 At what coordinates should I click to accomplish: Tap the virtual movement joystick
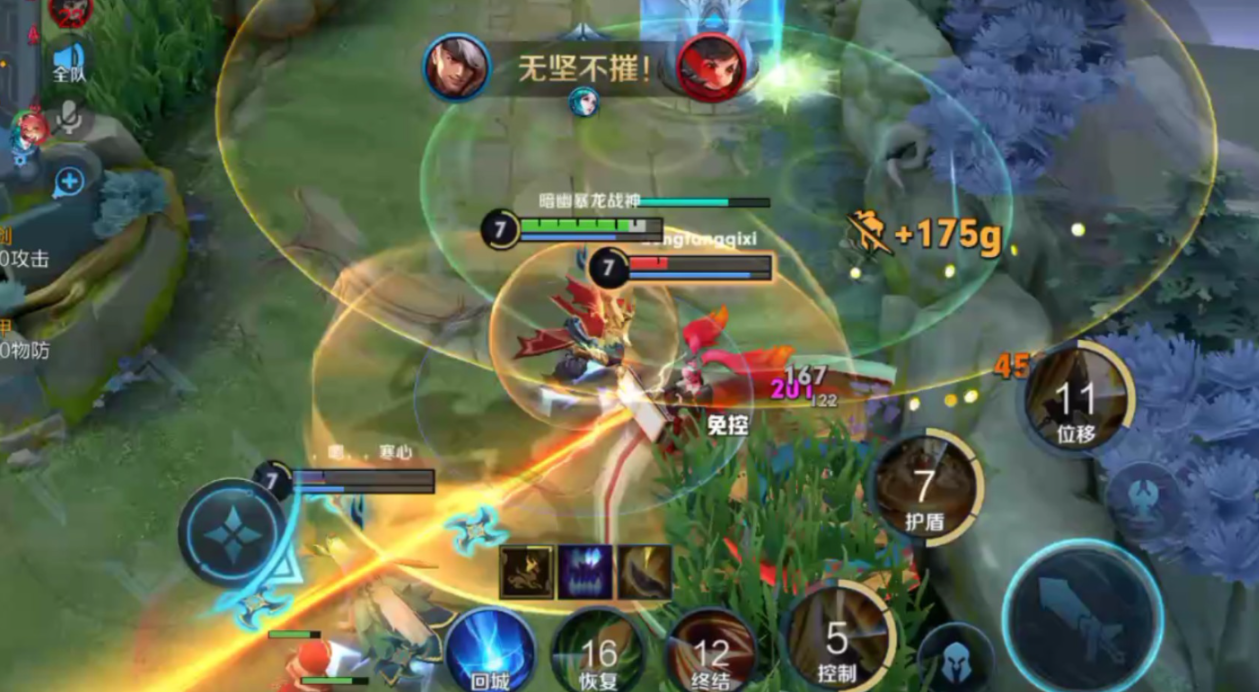232,531
